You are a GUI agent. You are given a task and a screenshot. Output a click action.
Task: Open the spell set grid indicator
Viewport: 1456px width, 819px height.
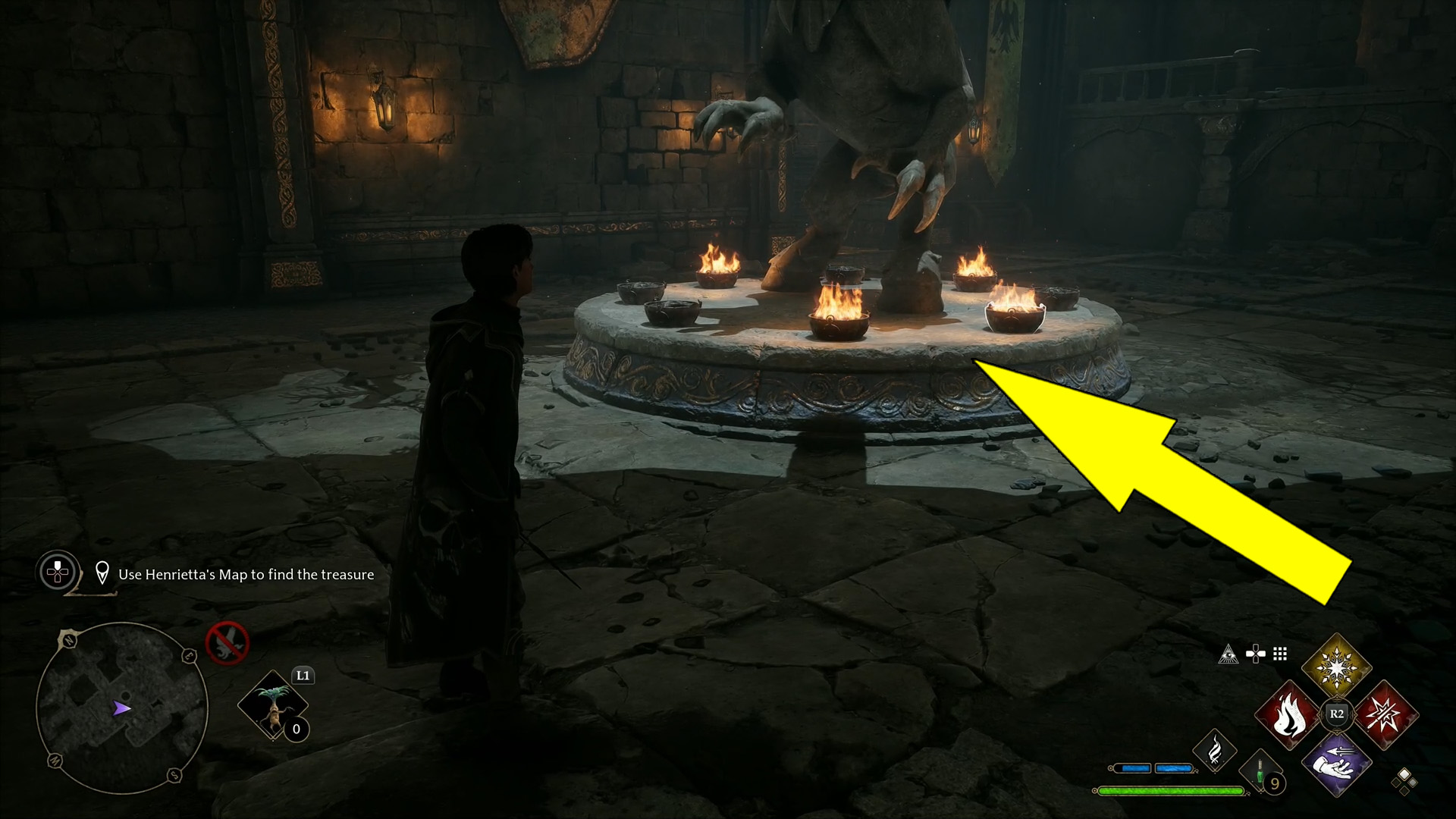pyautogui.click(x=1279, y=654)
